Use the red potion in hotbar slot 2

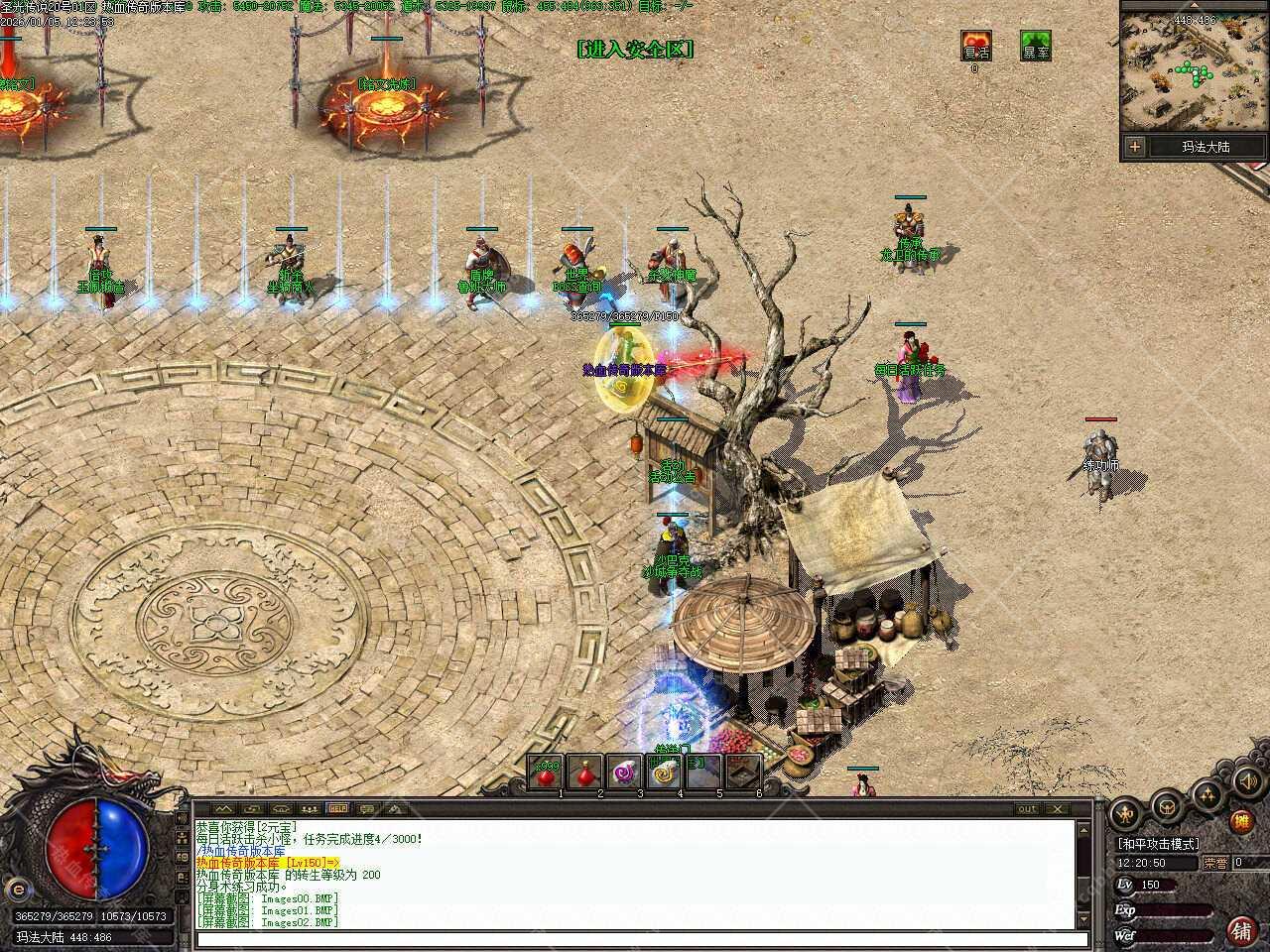[x=585, y=772]
